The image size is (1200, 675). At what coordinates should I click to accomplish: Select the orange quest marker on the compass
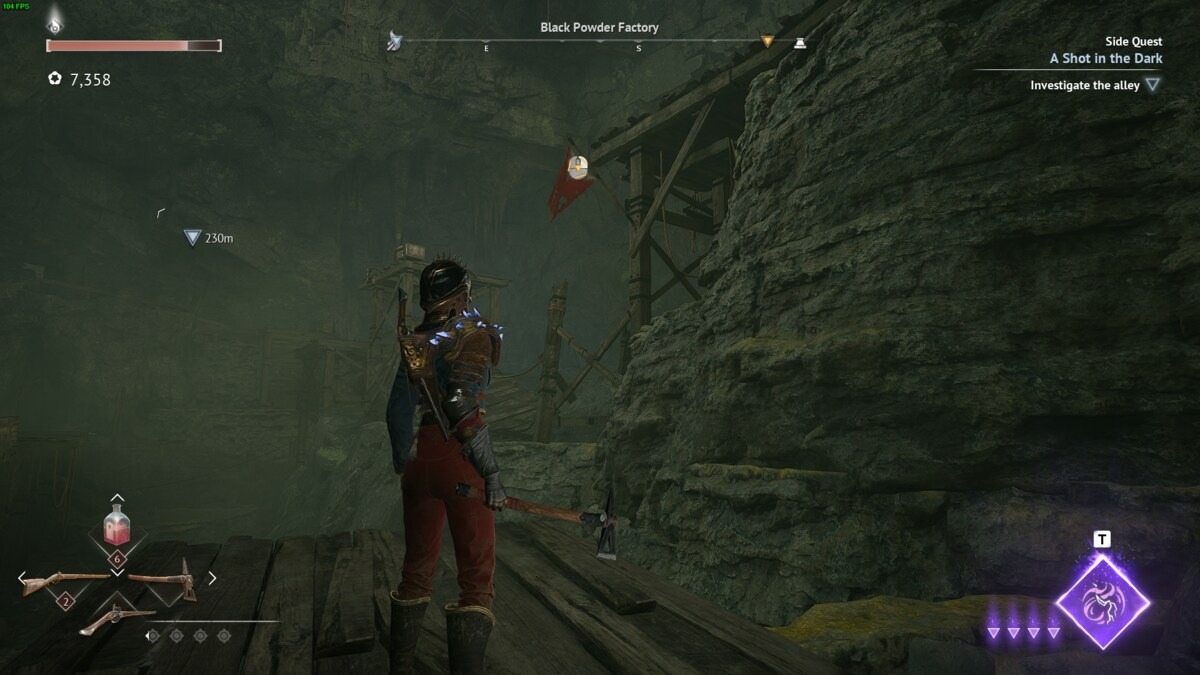pos(767,42)
